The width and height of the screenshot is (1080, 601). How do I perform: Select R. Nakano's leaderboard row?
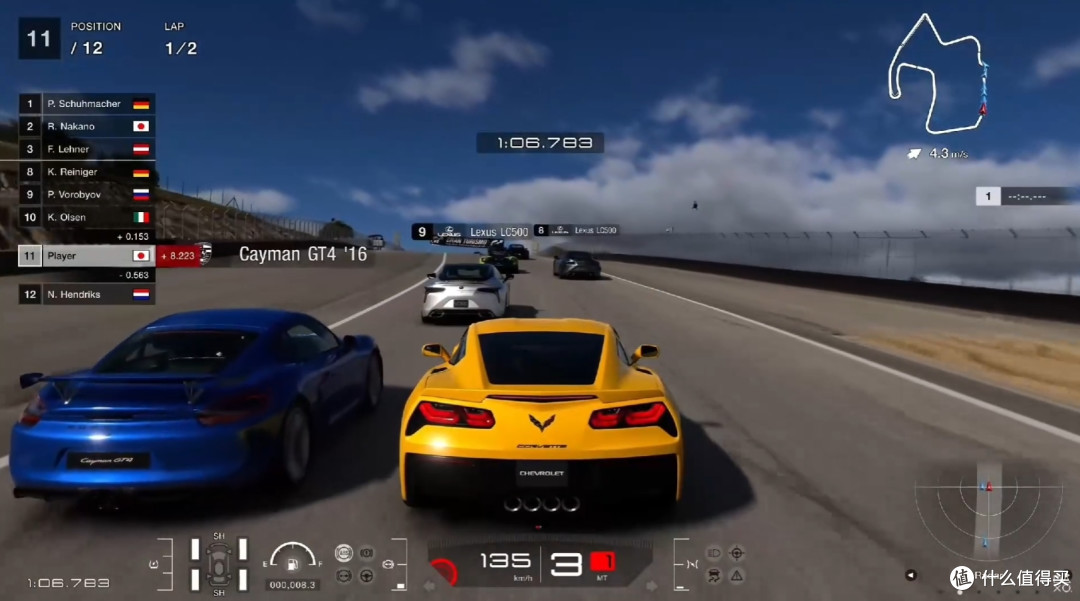[87, 127]
